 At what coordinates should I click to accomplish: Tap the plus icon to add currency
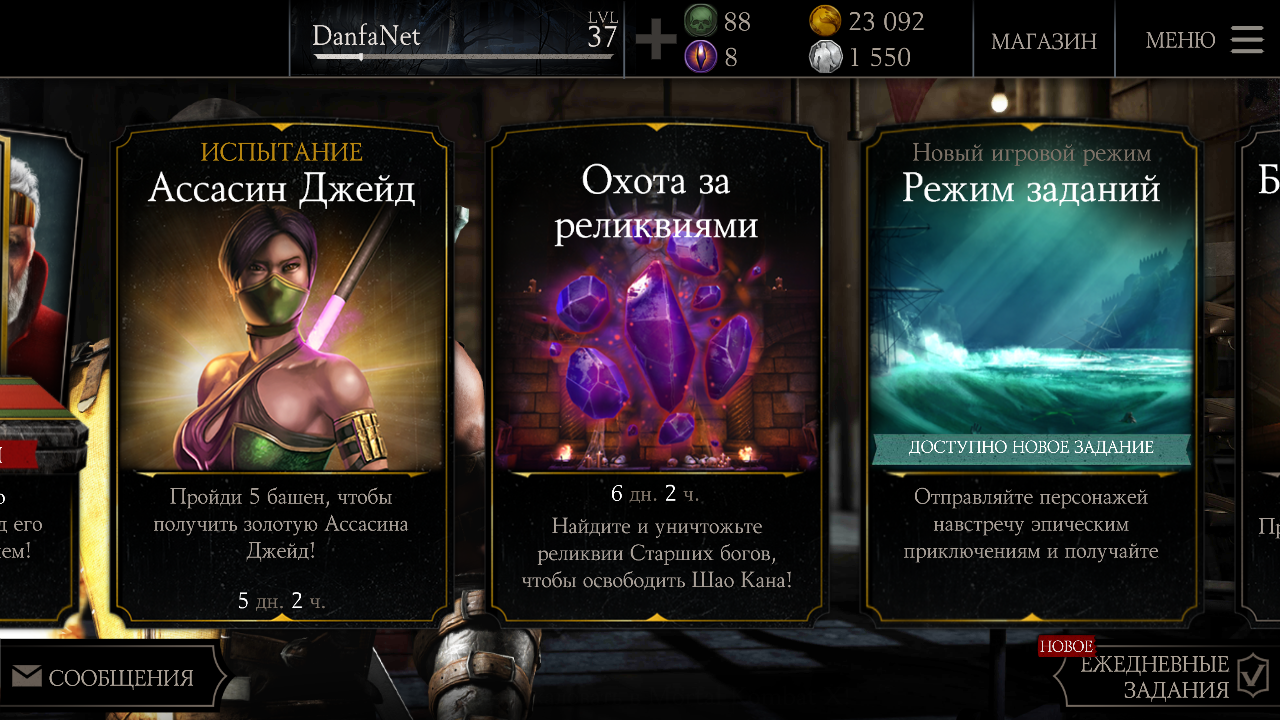tap(655, 41)
